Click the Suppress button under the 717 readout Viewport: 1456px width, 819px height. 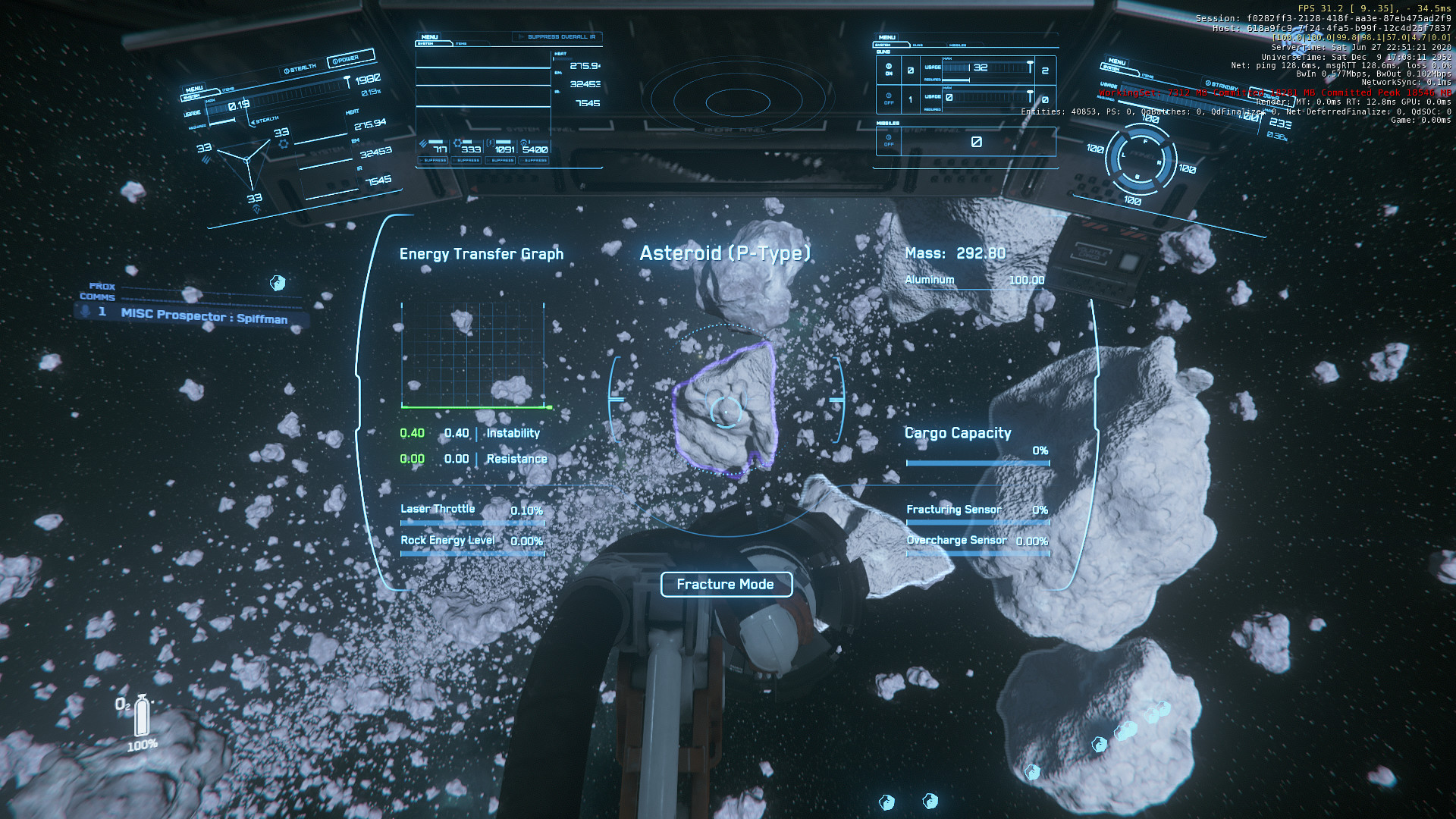tap(435, 161)
